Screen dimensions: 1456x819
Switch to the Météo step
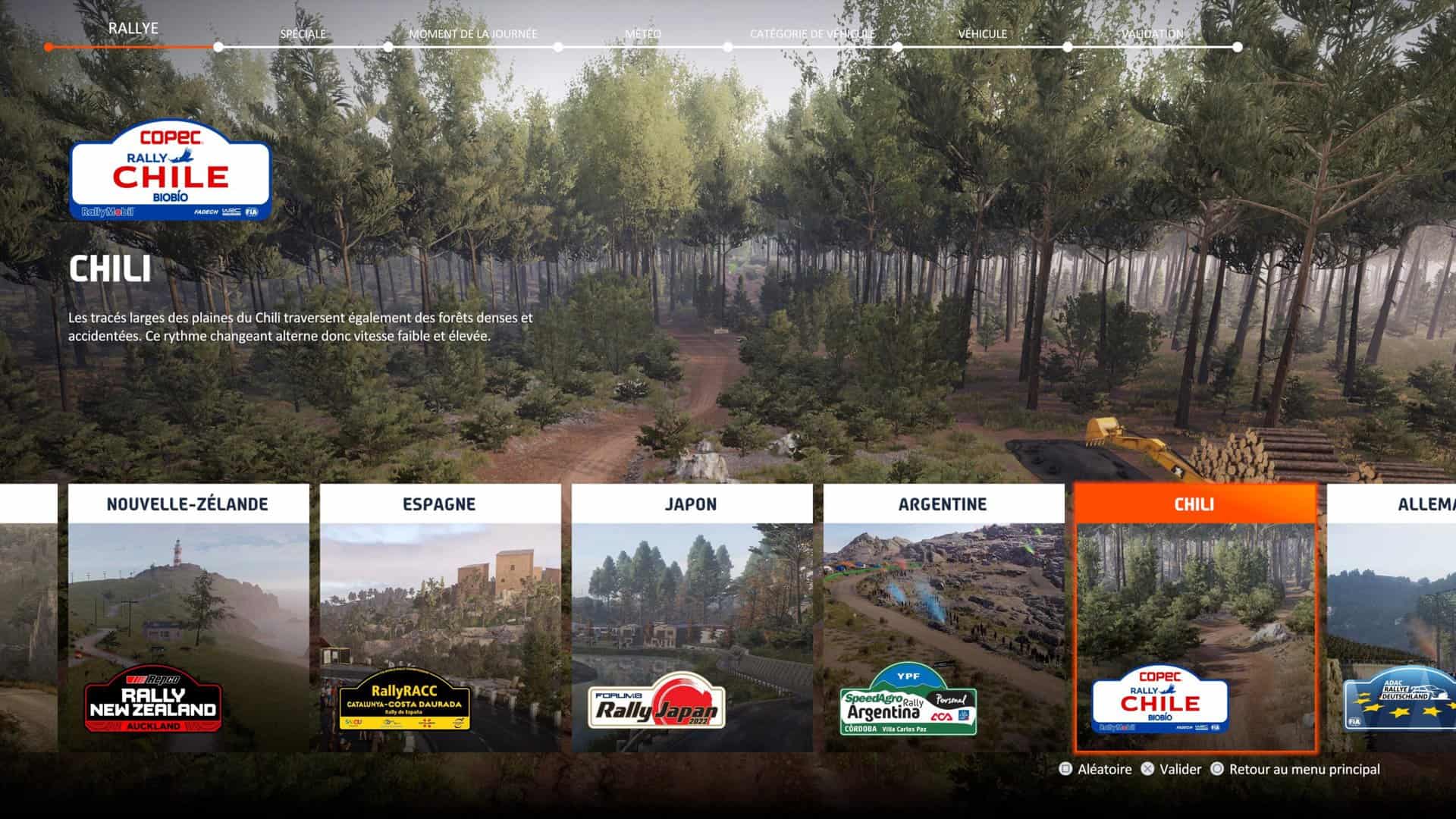tap(642, 34)
